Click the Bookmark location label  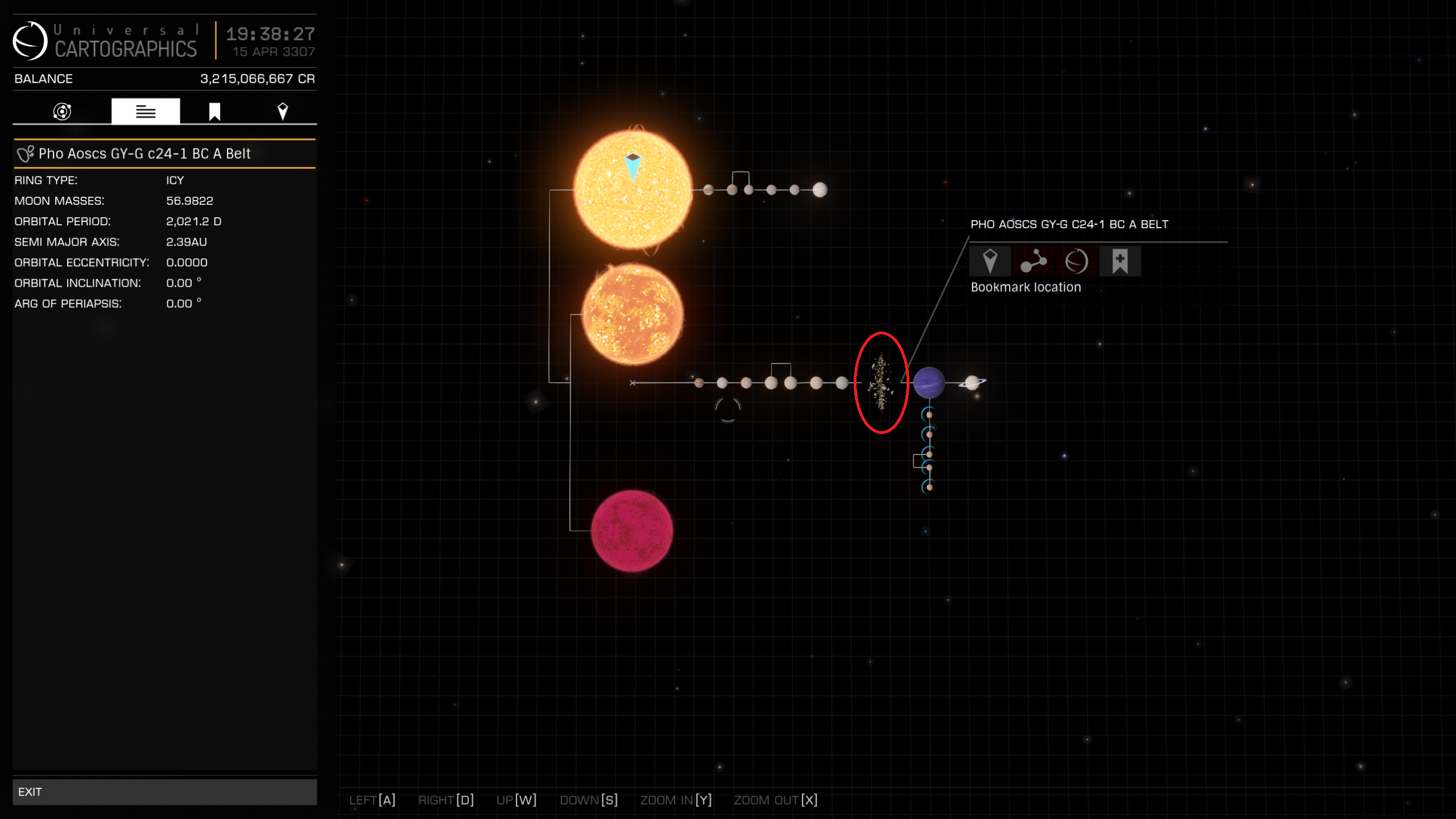(1025, 287)
